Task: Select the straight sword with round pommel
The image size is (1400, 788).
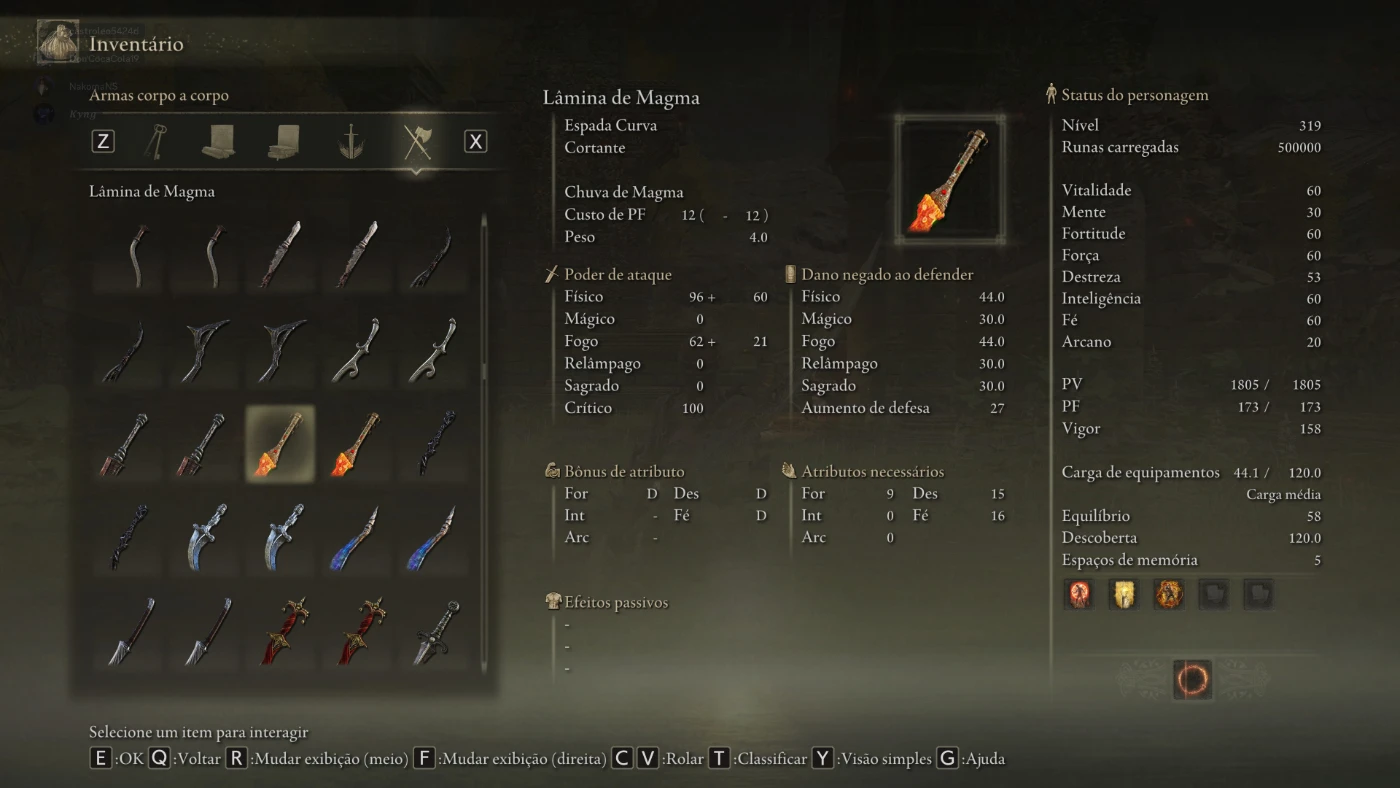Action: coord(436,633)
